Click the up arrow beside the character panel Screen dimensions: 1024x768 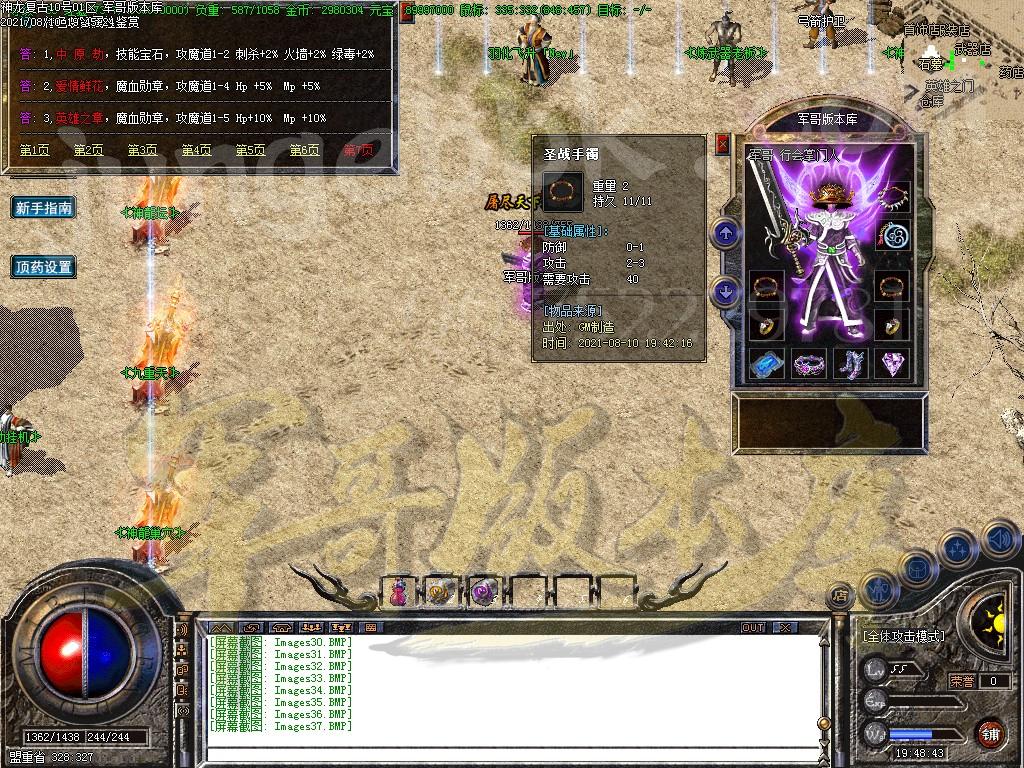[x=725, y=234]
